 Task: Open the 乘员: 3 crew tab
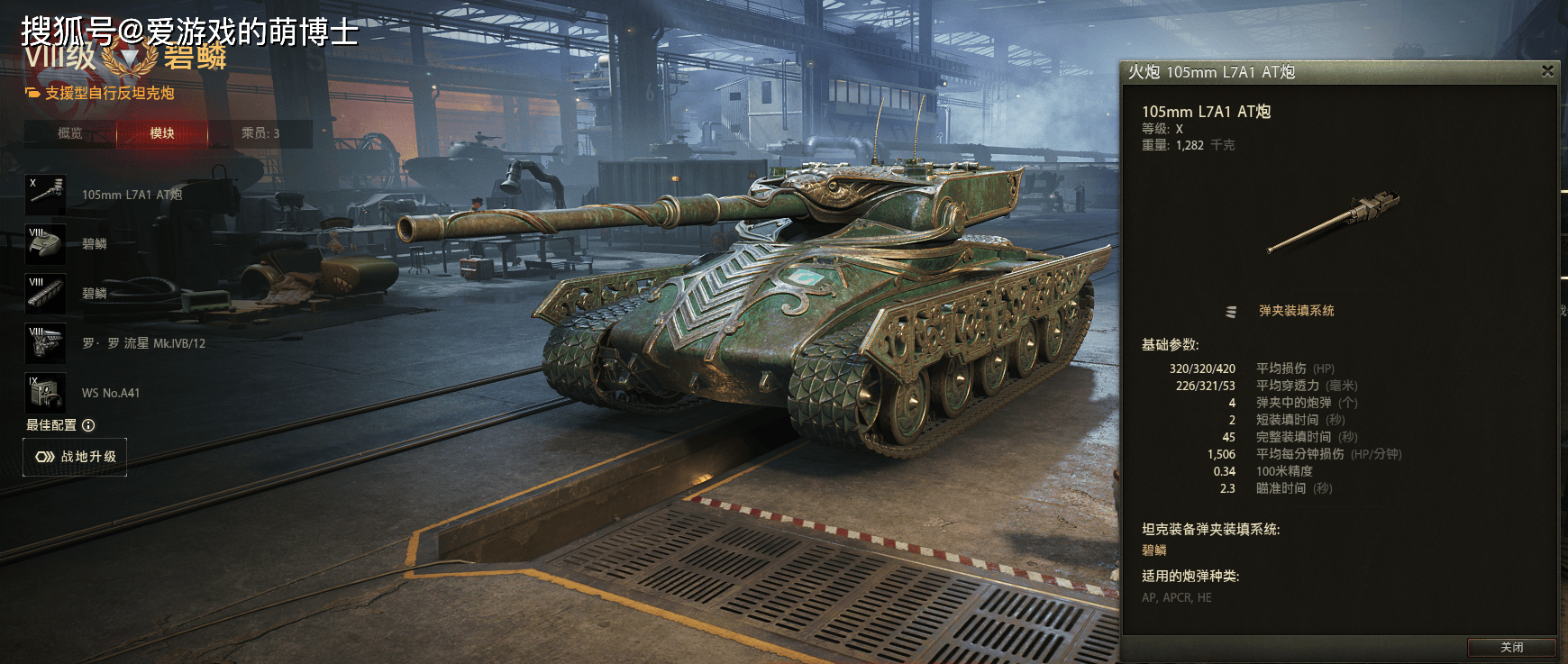click(260, 133)
